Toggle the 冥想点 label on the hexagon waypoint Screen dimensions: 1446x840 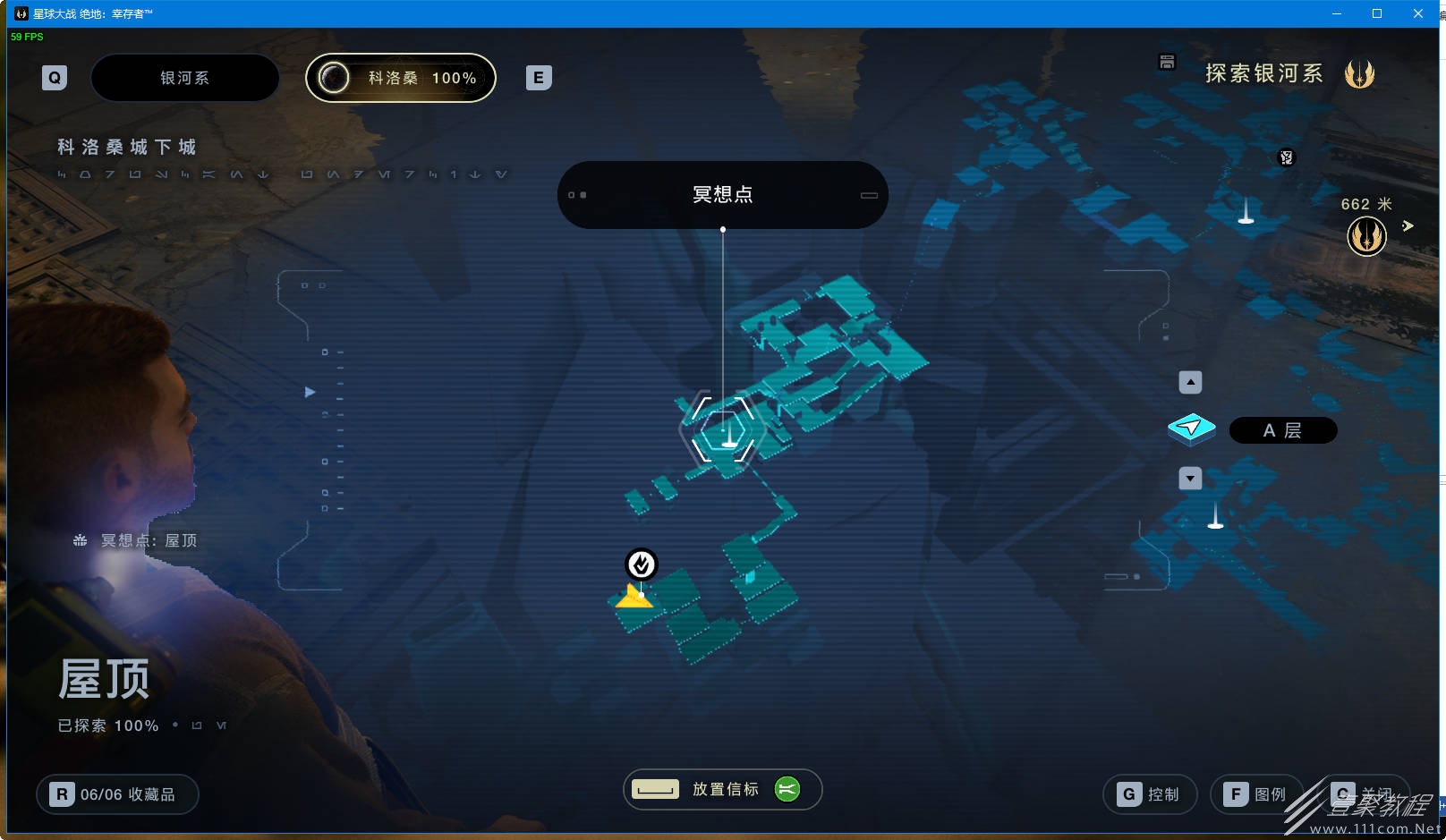[x=722, y=194]
